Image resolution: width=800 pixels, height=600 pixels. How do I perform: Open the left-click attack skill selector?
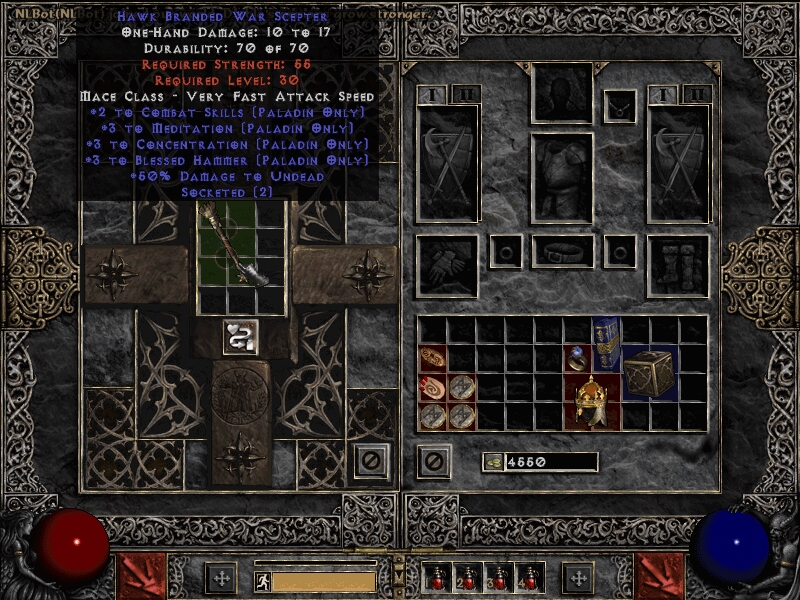coord(138,577)
